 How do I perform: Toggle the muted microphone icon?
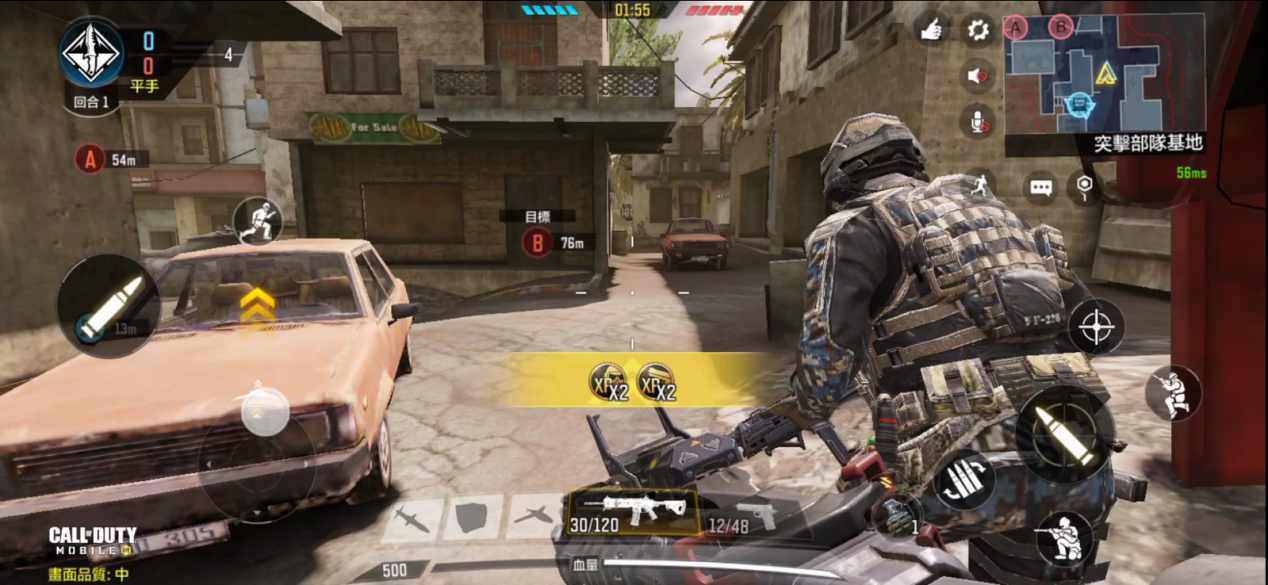[x=978, y=122]
